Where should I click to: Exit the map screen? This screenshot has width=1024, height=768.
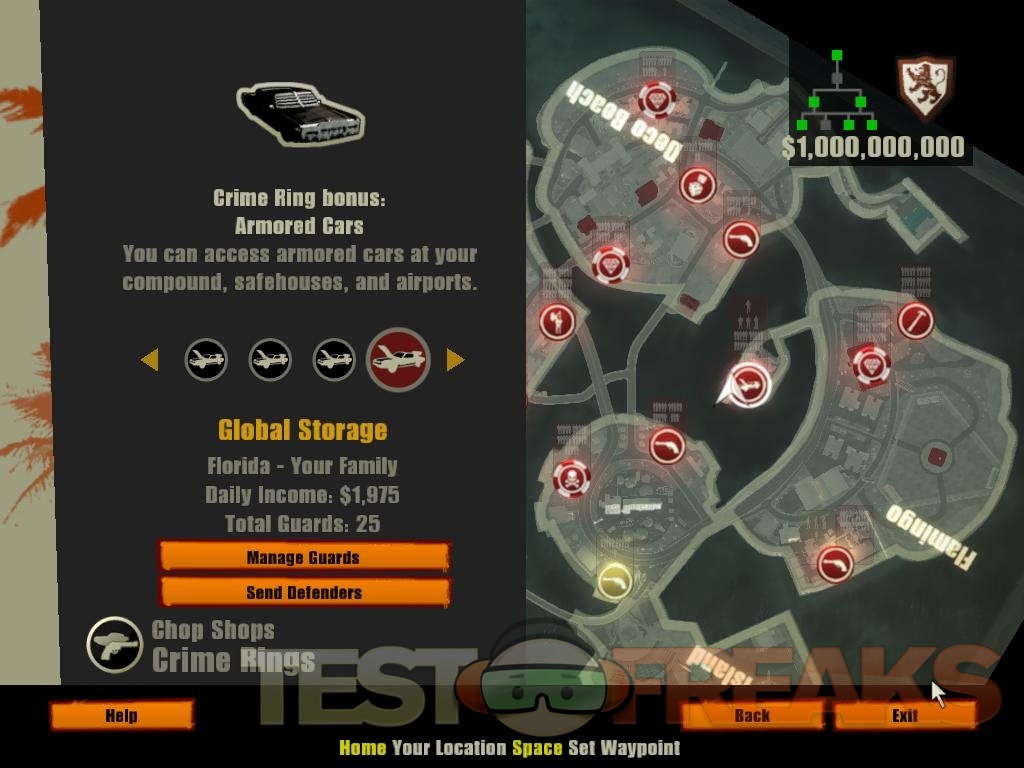tap(904, 715)
